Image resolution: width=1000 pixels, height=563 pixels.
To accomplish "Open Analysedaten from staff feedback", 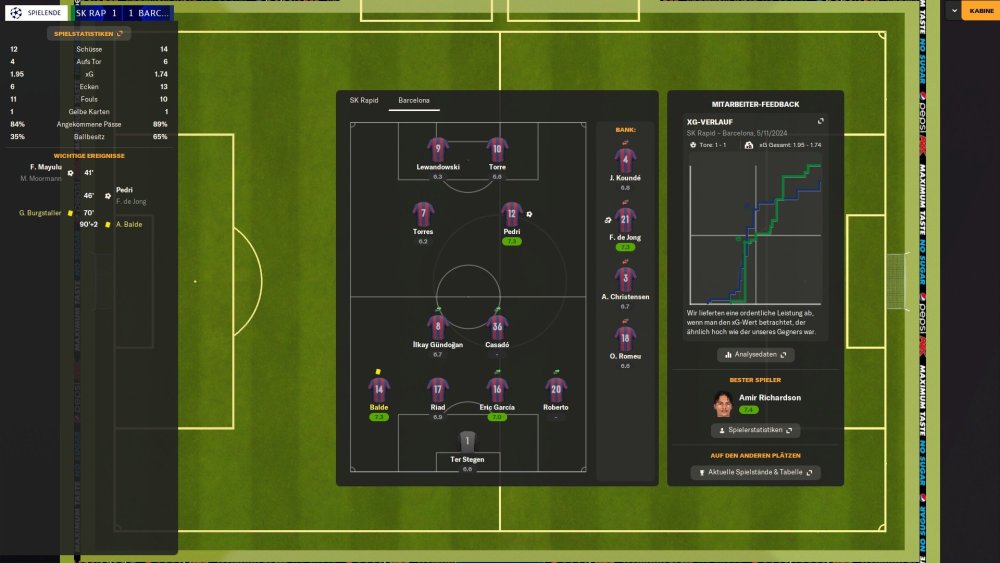I will coord(755,354).
